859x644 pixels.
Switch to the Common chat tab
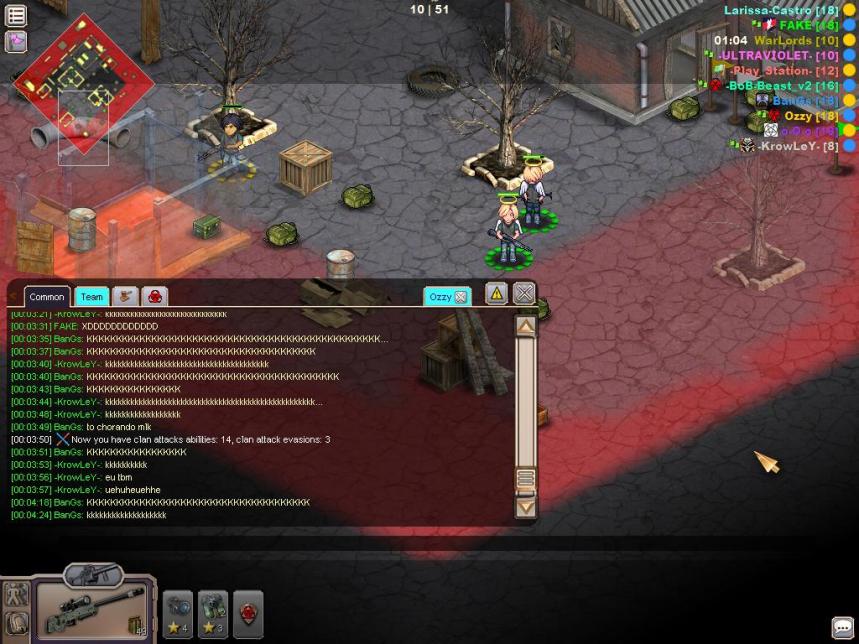point(47,297)
